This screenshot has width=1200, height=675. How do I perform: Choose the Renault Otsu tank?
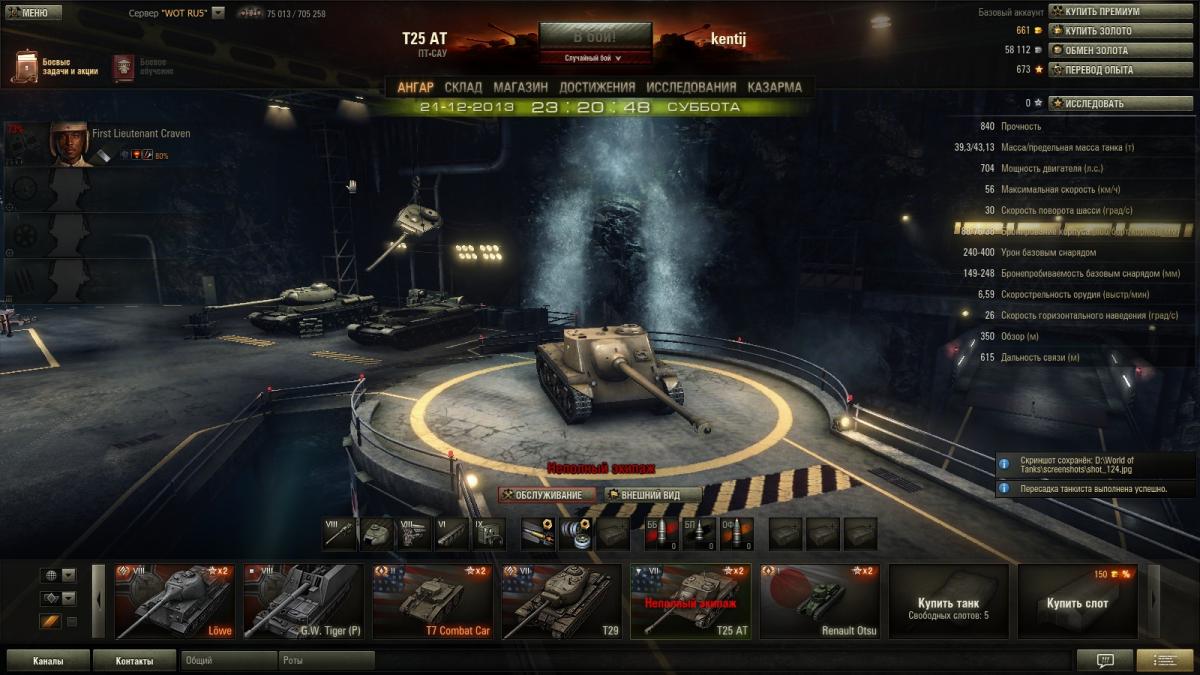pos(819,601)
